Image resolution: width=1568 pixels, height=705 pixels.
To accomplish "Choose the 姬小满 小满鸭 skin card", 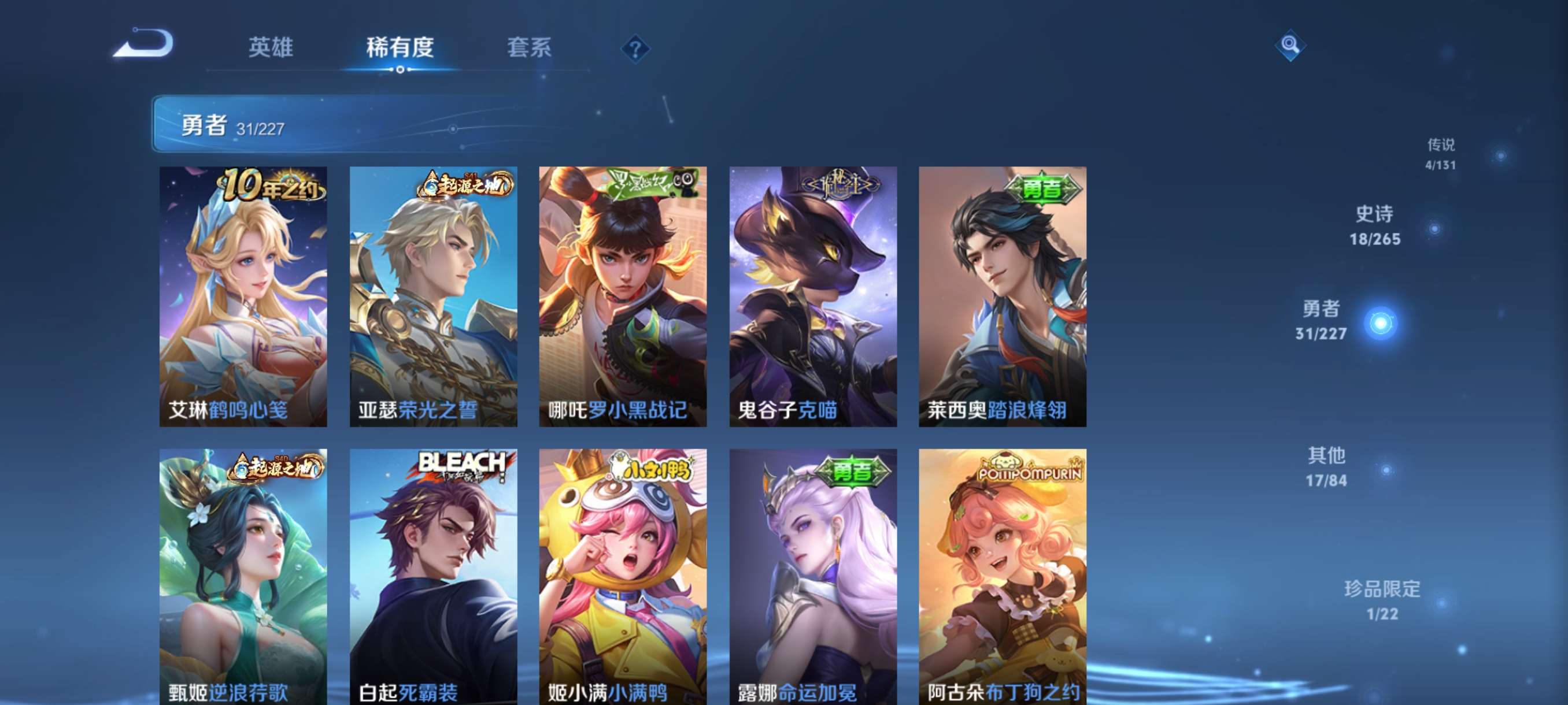I will [623, 576].
